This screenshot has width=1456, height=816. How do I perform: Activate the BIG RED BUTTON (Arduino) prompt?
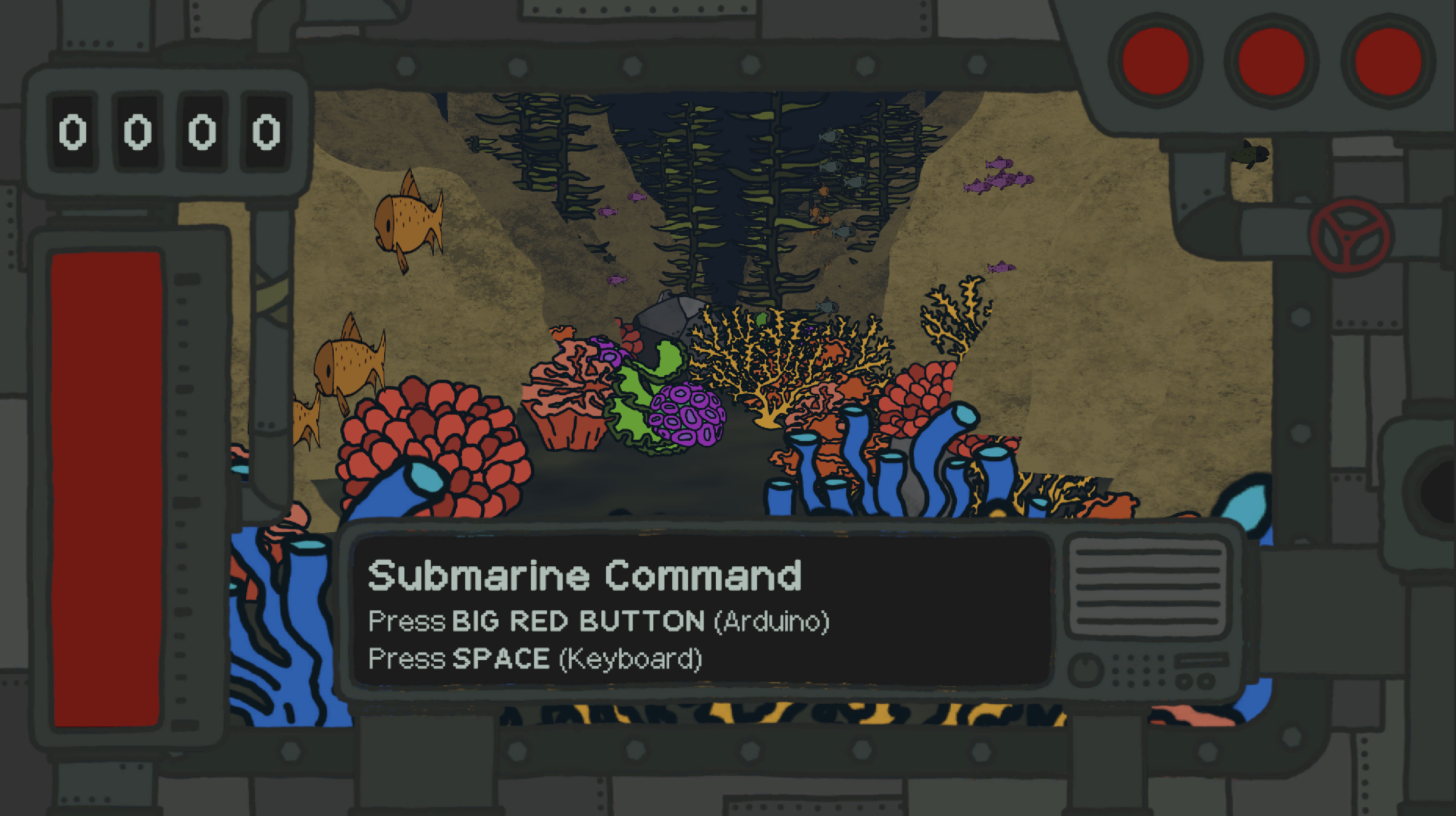coord(599,621)
